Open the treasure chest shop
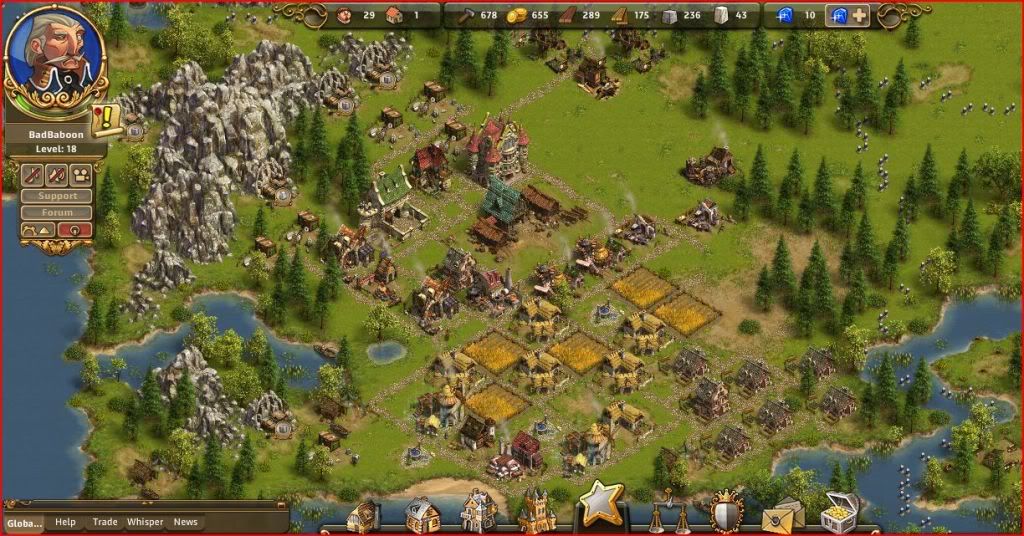The width and height of the screenshot is (1024, 536). [840, 512]
